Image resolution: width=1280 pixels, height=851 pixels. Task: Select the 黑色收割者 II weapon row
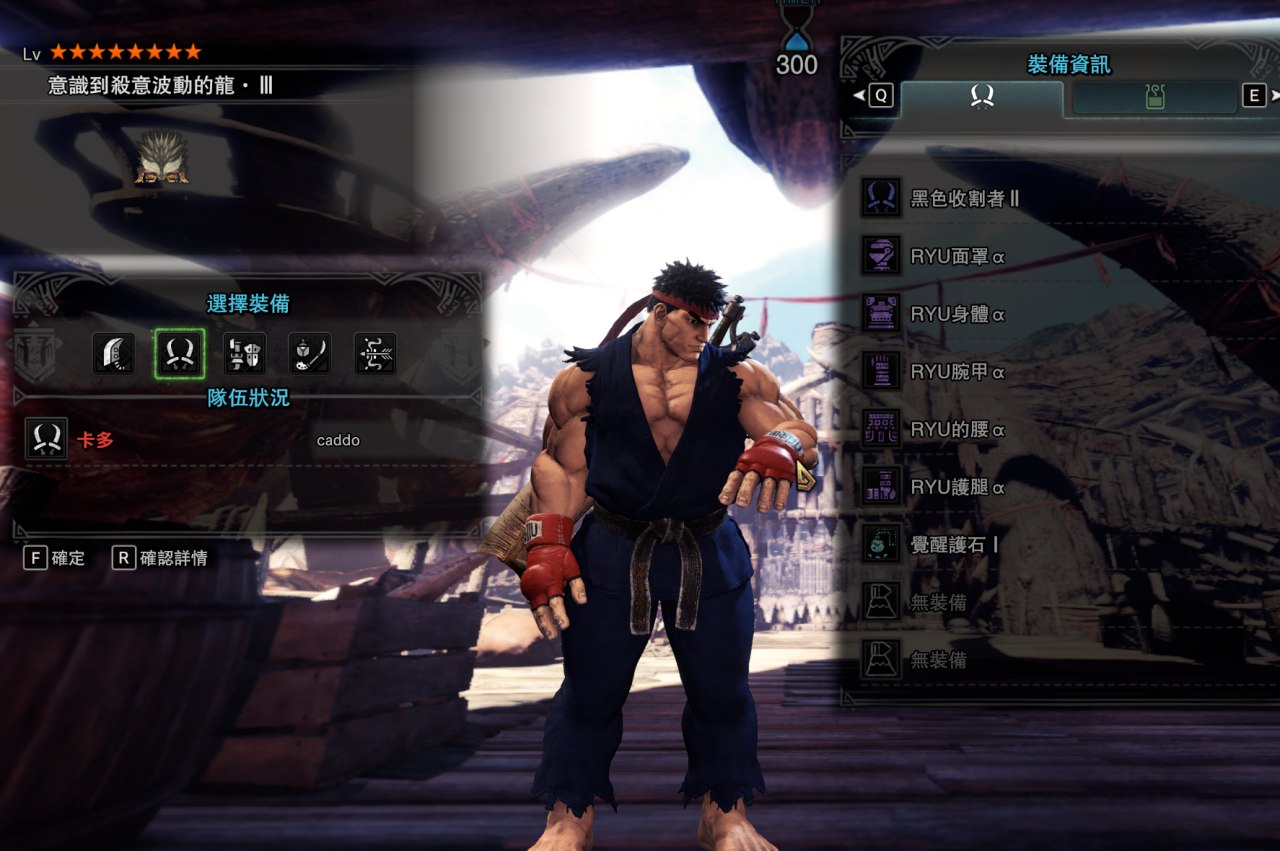tap(1060, 198)
